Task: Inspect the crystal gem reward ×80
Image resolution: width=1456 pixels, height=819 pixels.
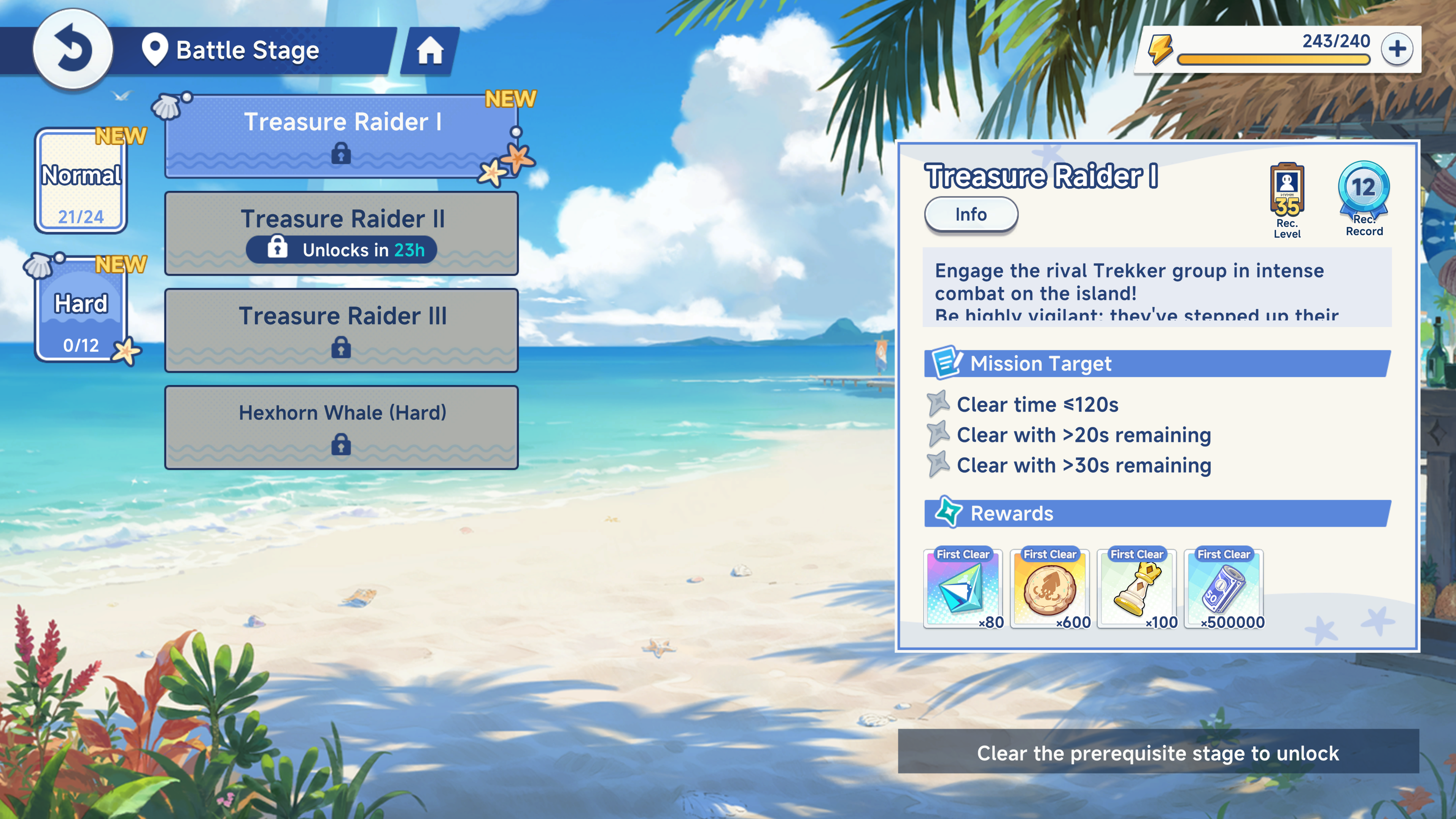Action: pos(963,589)
